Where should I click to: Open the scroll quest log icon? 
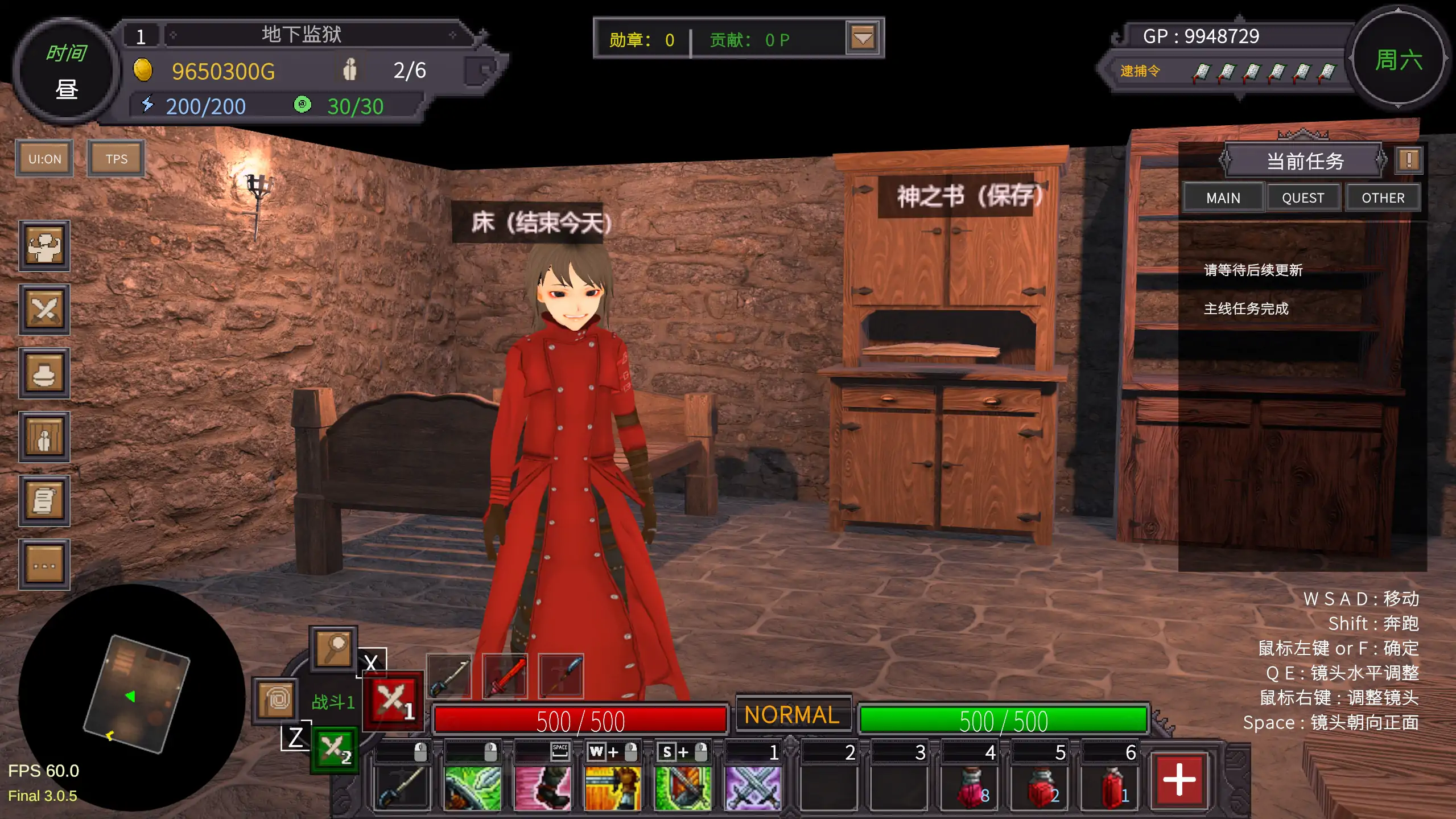[x=44, y=501]
